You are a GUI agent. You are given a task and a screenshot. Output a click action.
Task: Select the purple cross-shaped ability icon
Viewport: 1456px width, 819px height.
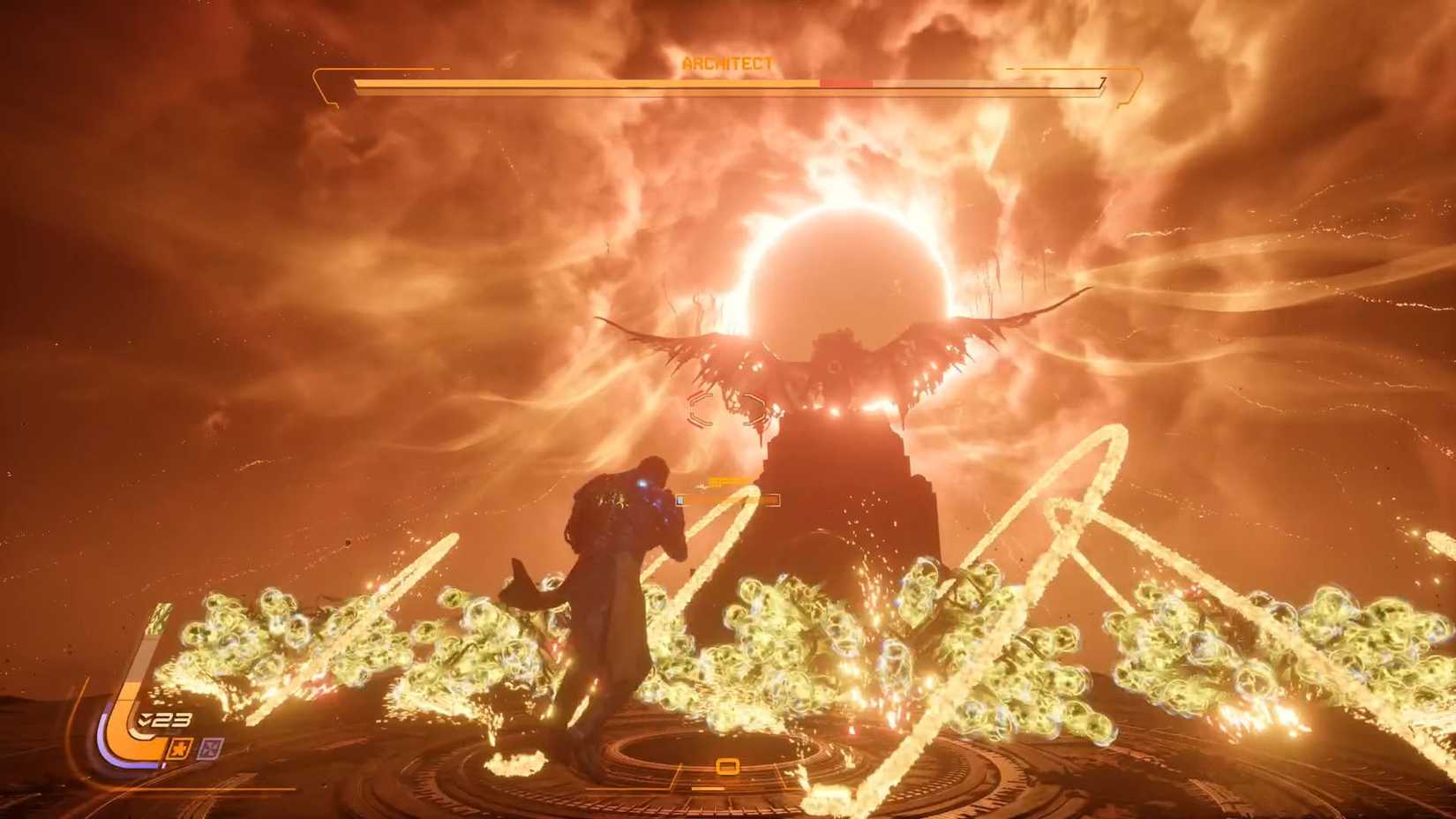[208, 748]
